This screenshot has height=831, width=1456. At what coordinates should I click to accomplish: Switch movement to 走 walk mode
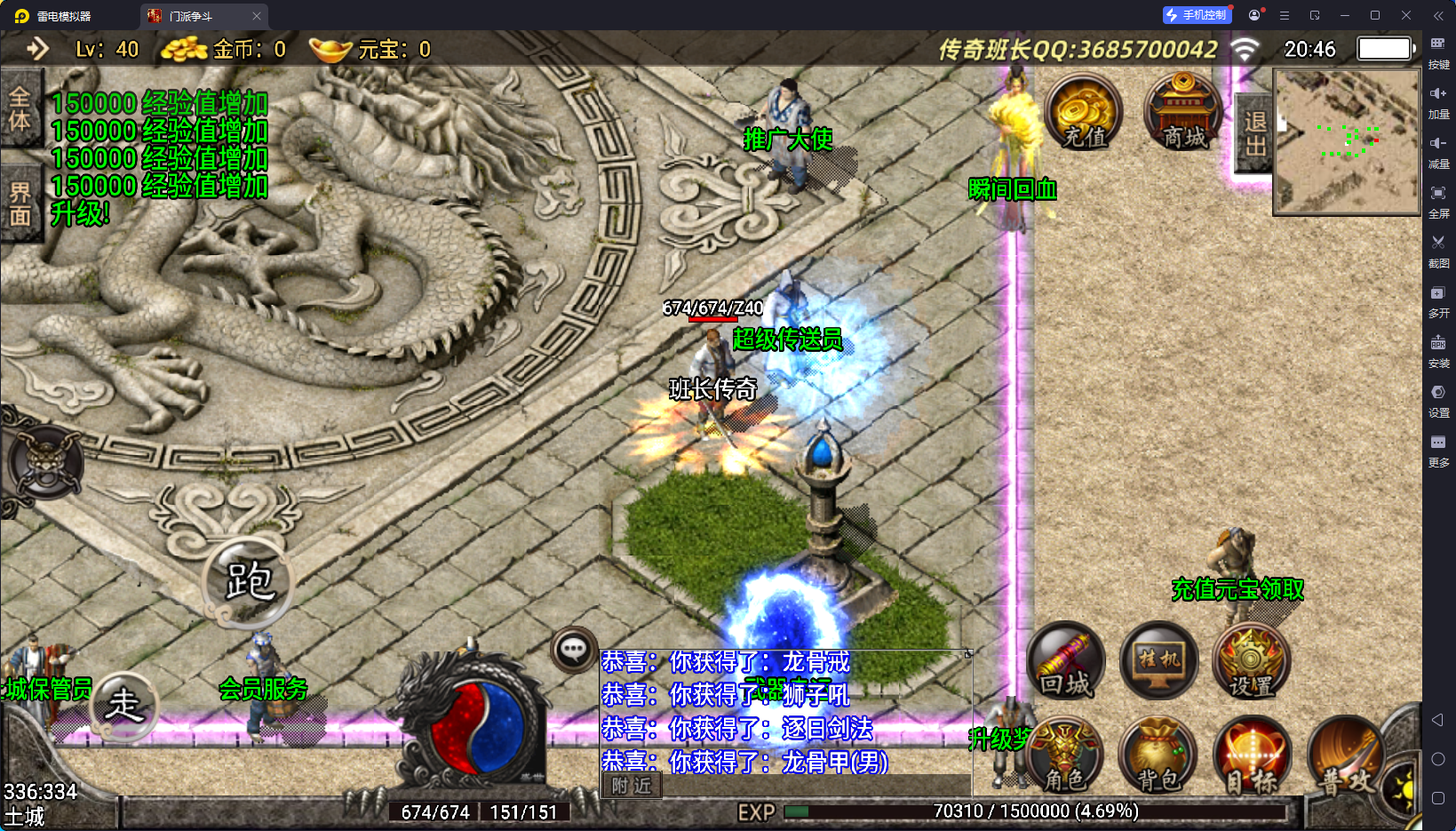(x=124, y=706)
